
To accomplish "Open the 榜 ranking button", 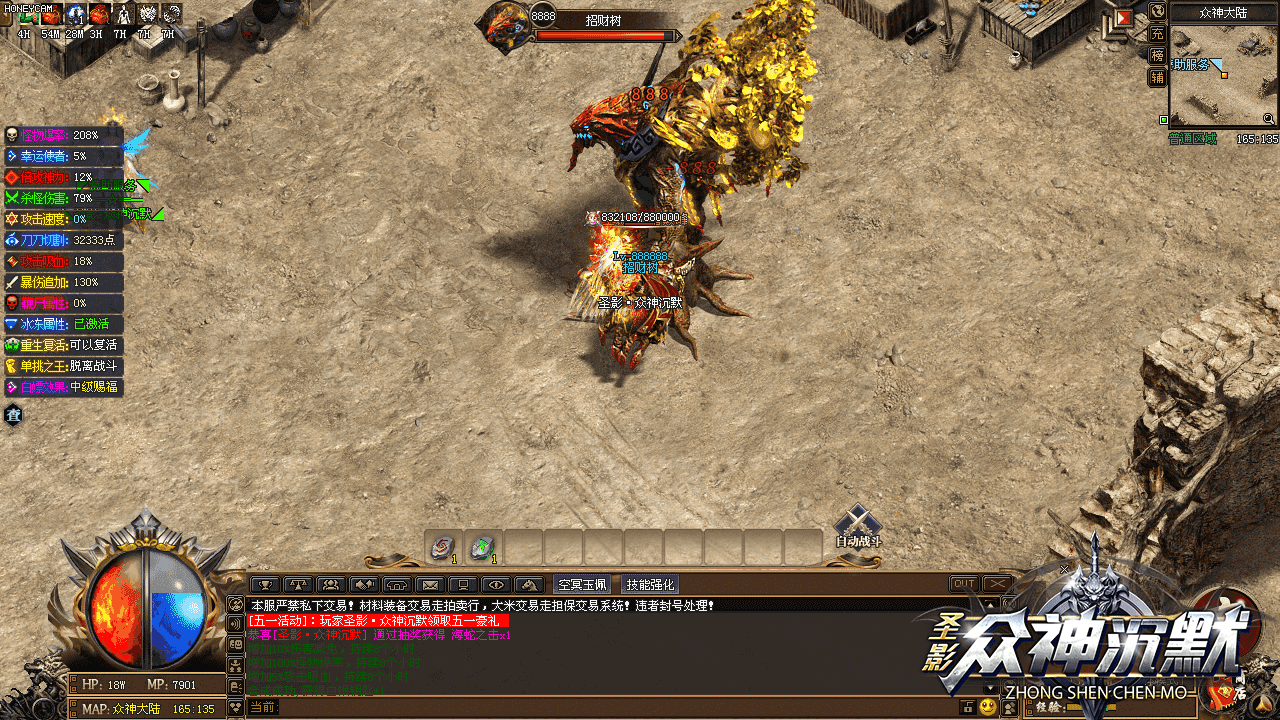I will [x=1157, y=55].
